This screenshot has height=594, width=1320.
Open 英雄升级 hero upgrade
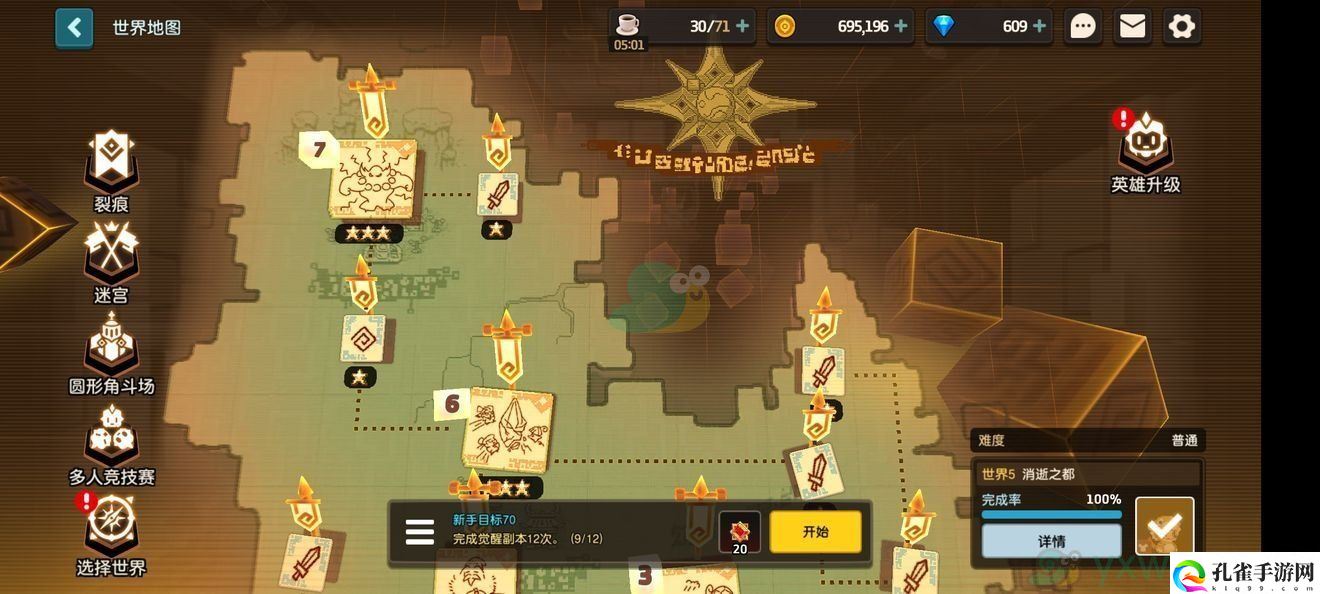1146,151
